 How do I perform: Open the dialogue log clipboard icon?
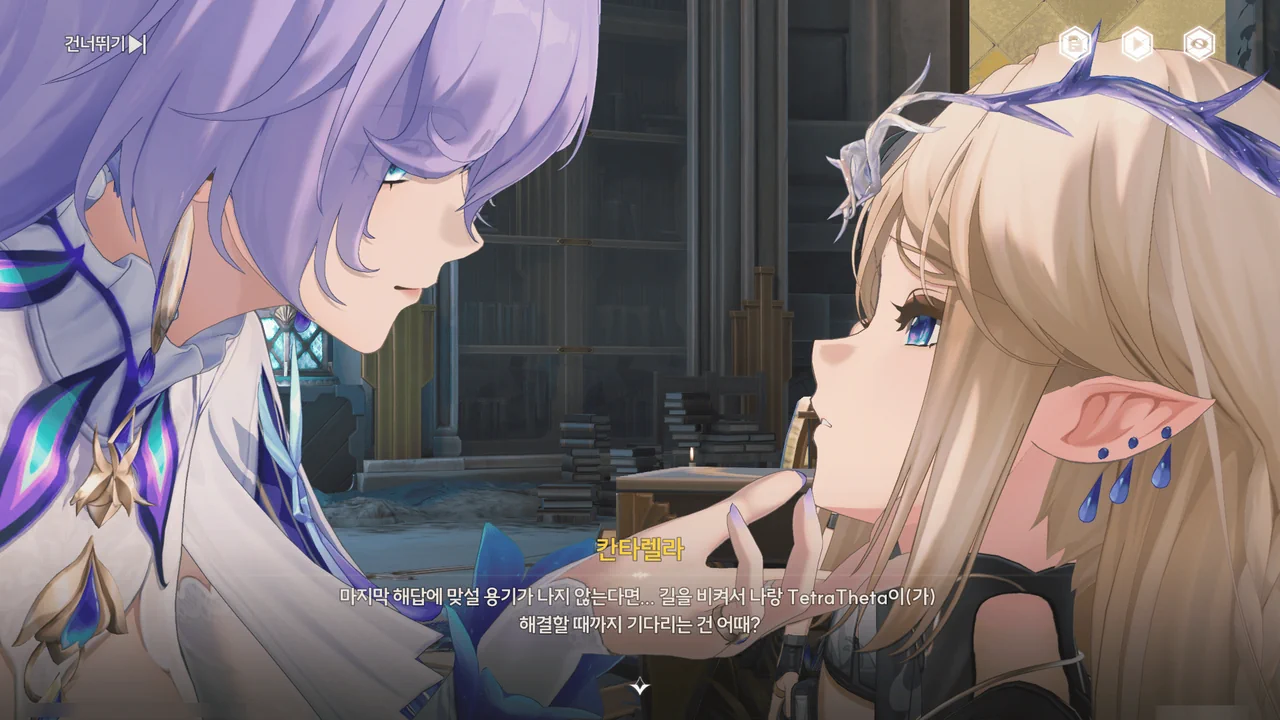click(1074, 44)
